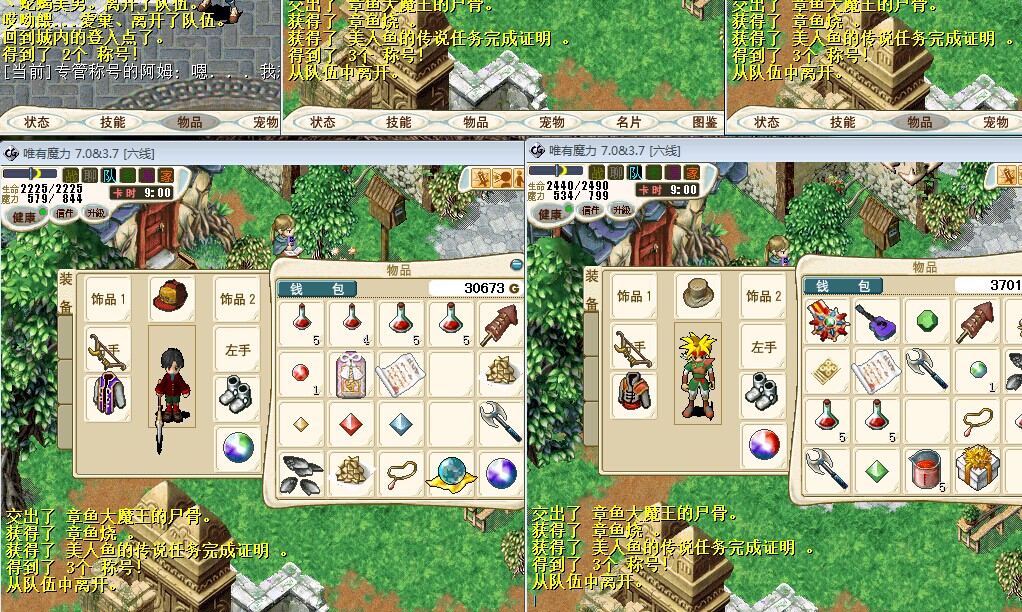Select the tan straw hat slot

(695, 295)
